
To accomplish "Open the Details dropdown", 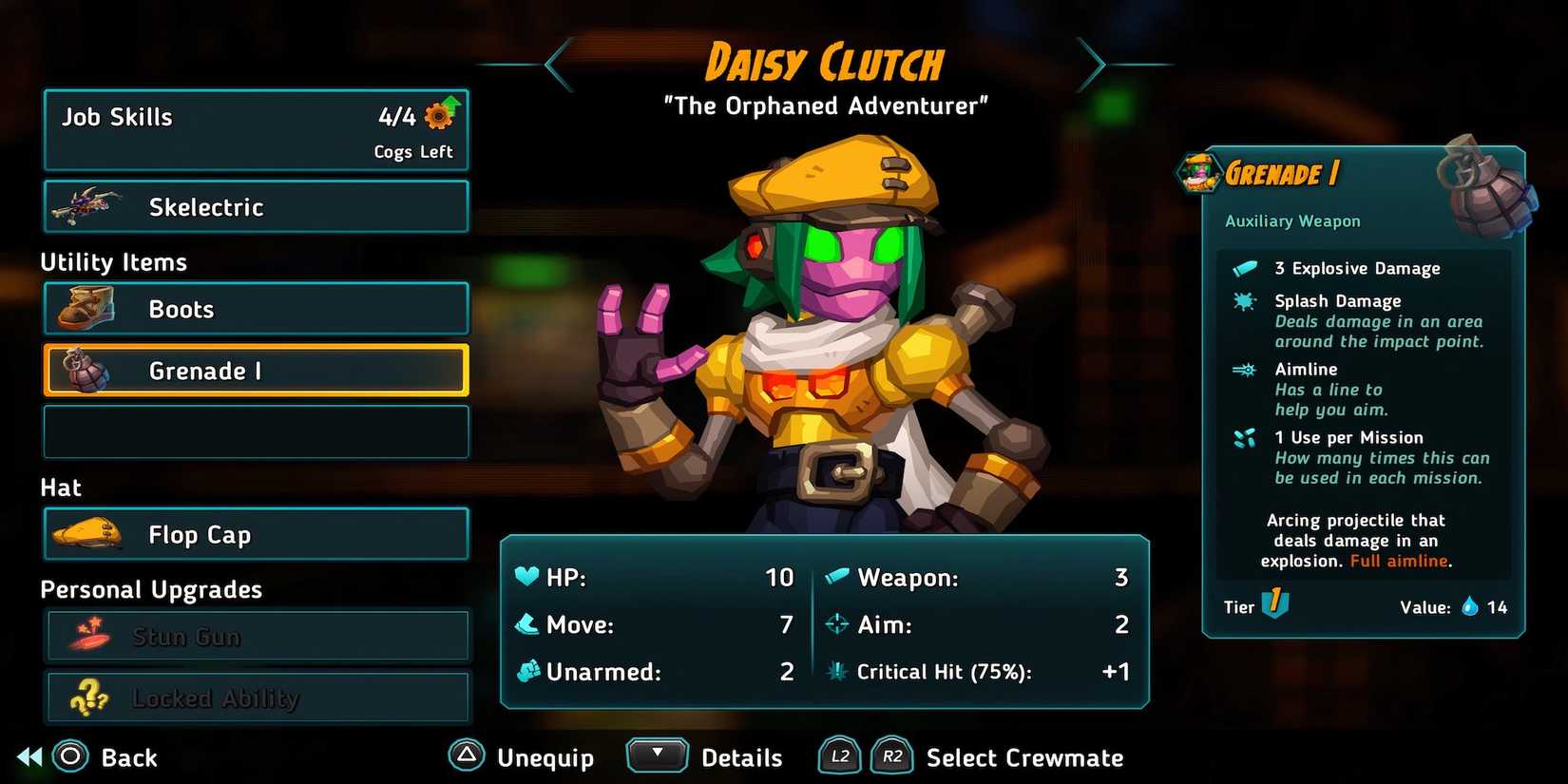I will click(657, 755).
